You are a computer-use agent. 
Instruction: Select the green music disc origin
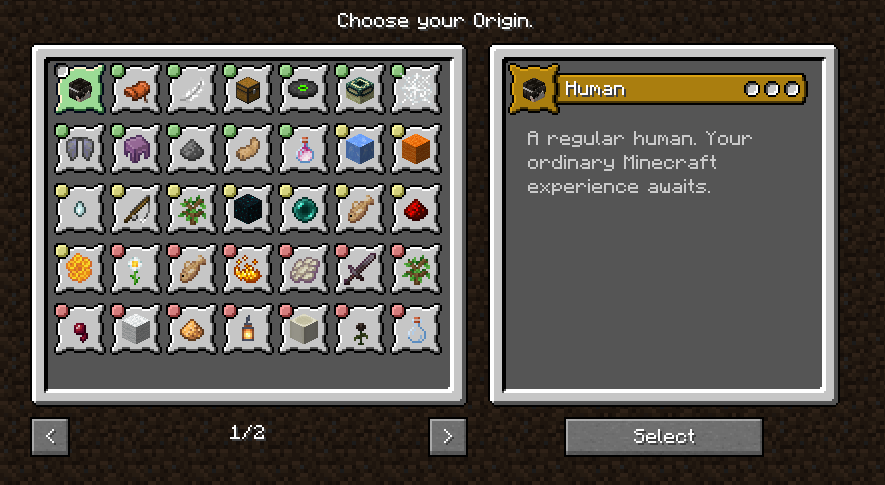pos(304,92)
